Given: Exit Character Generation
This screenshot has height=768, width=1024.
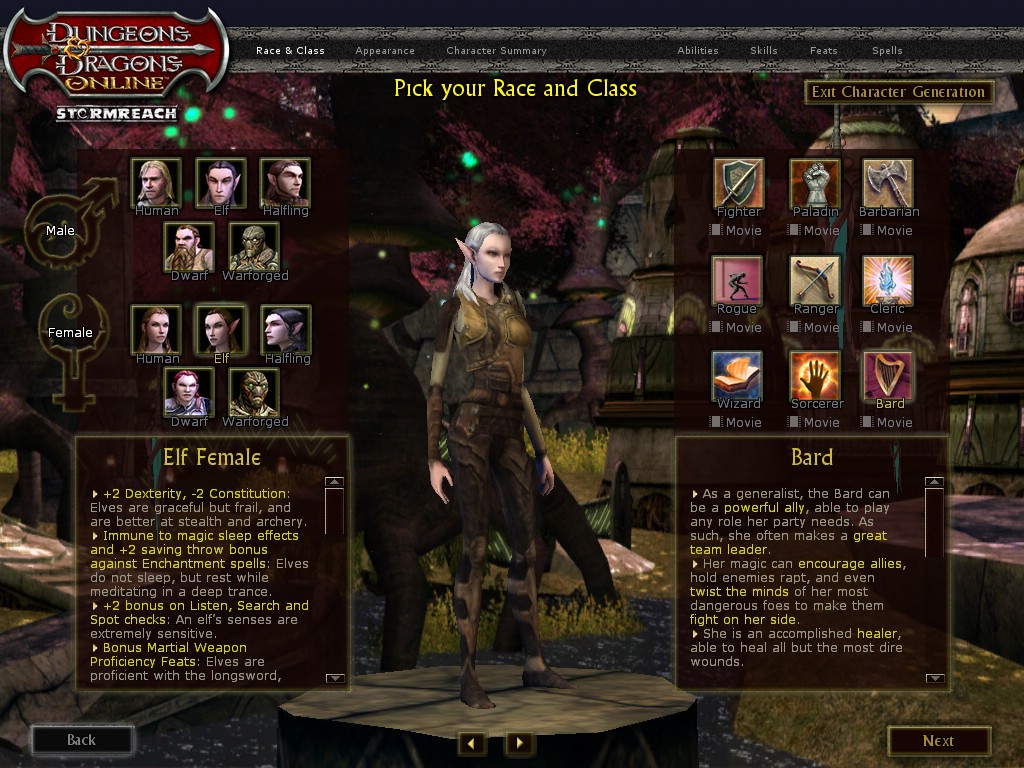Looking at the screenshot, I should [898, 92].
